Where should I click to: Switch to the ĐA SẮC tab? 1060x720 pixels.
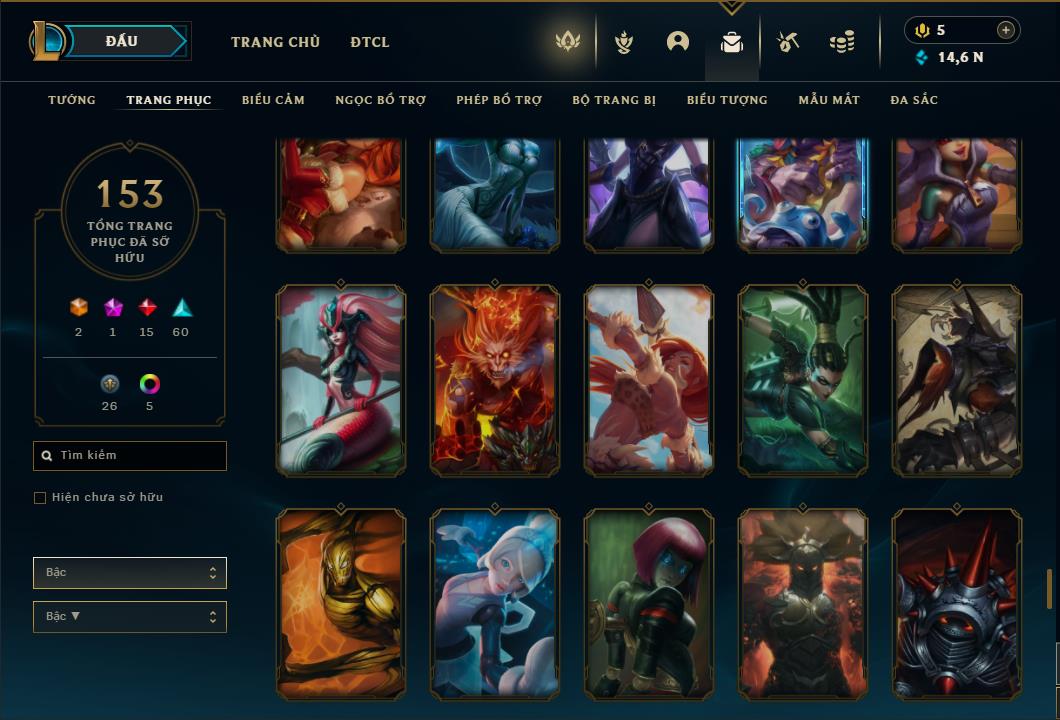click(914, 100)
